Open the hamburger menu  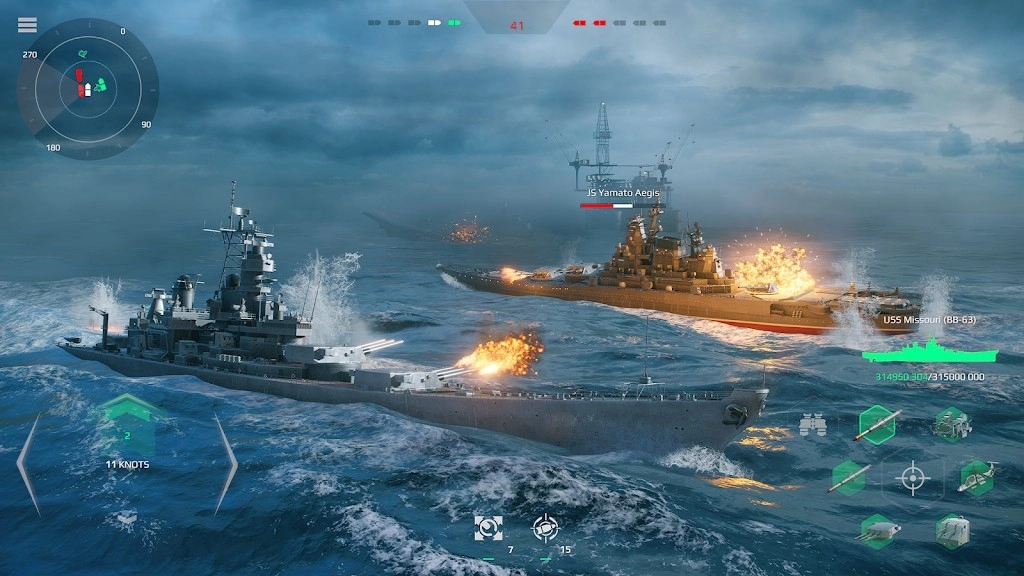pyautogui.click(x=27, y=25)
